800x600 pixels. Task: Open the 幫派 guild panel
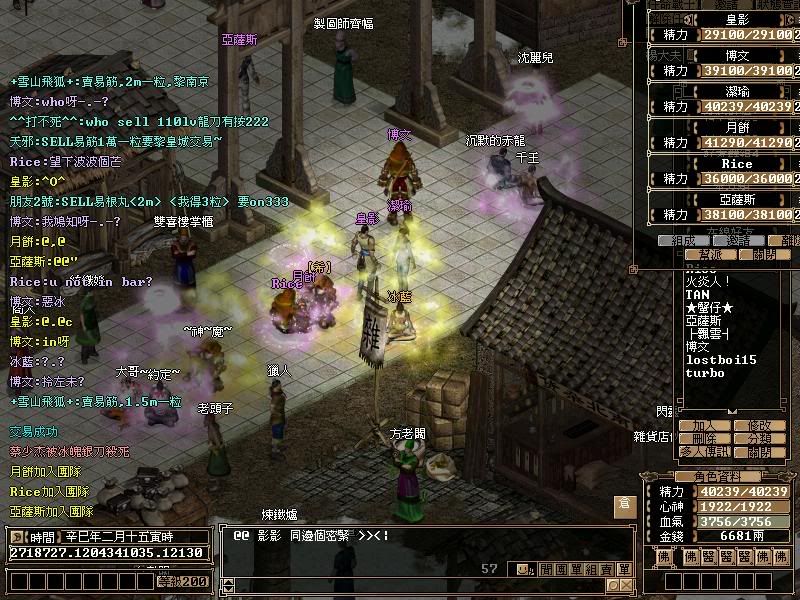coord(711,255)
